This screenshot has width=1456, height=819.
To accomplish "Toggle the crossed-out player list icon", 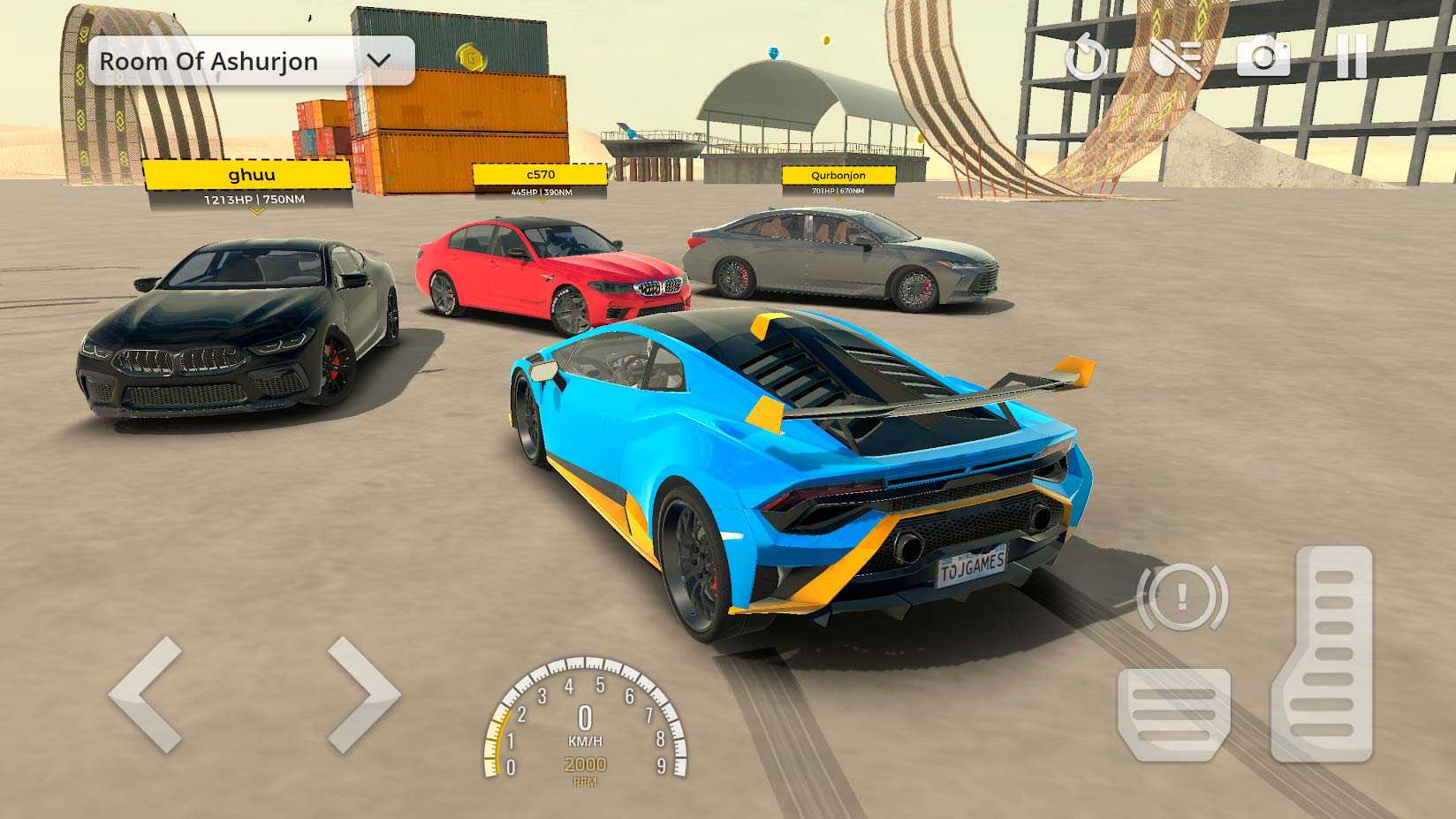I will point(1176,57).
